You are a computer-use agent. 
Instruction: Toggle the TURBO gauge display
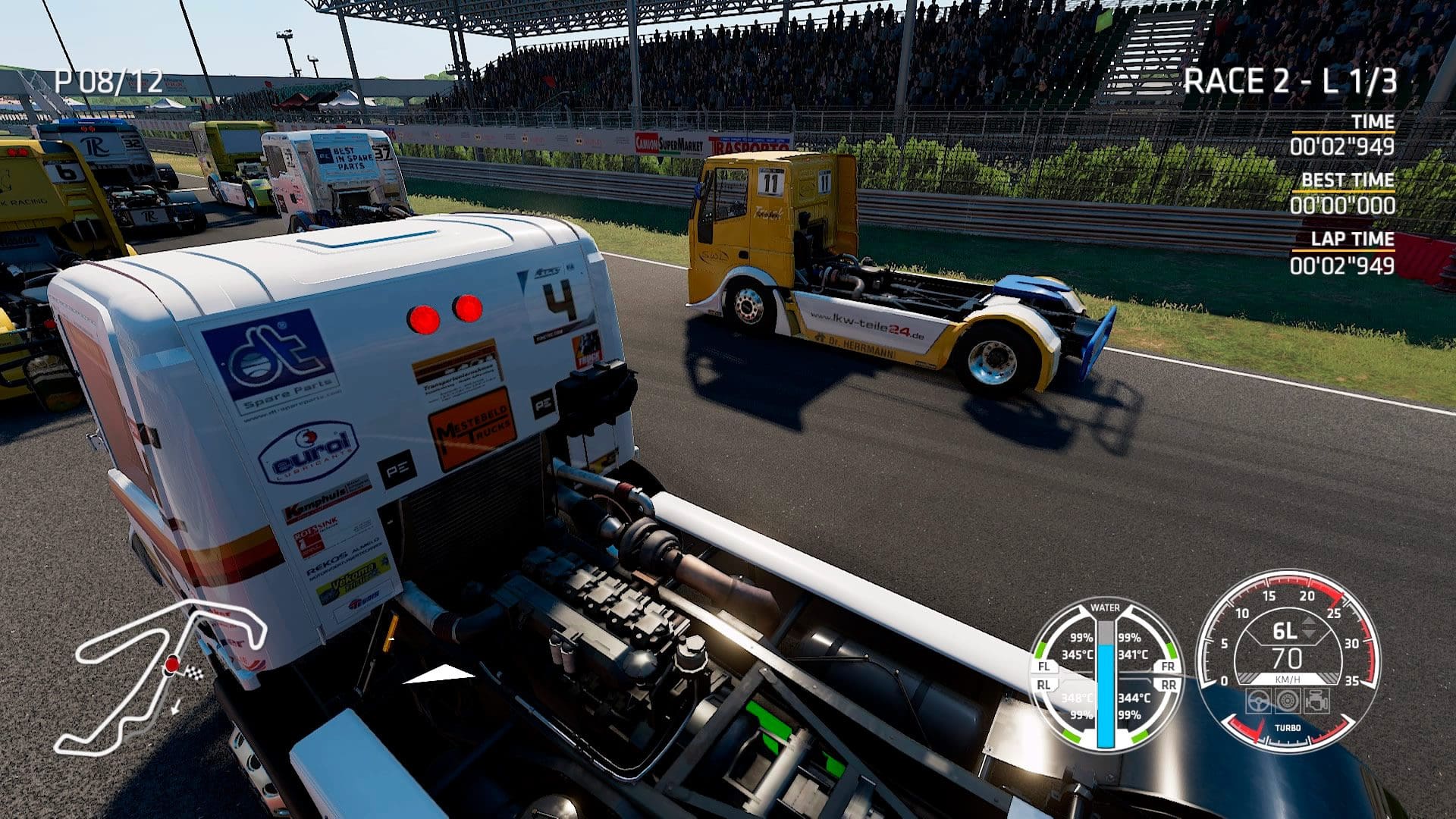(1288, 728)
